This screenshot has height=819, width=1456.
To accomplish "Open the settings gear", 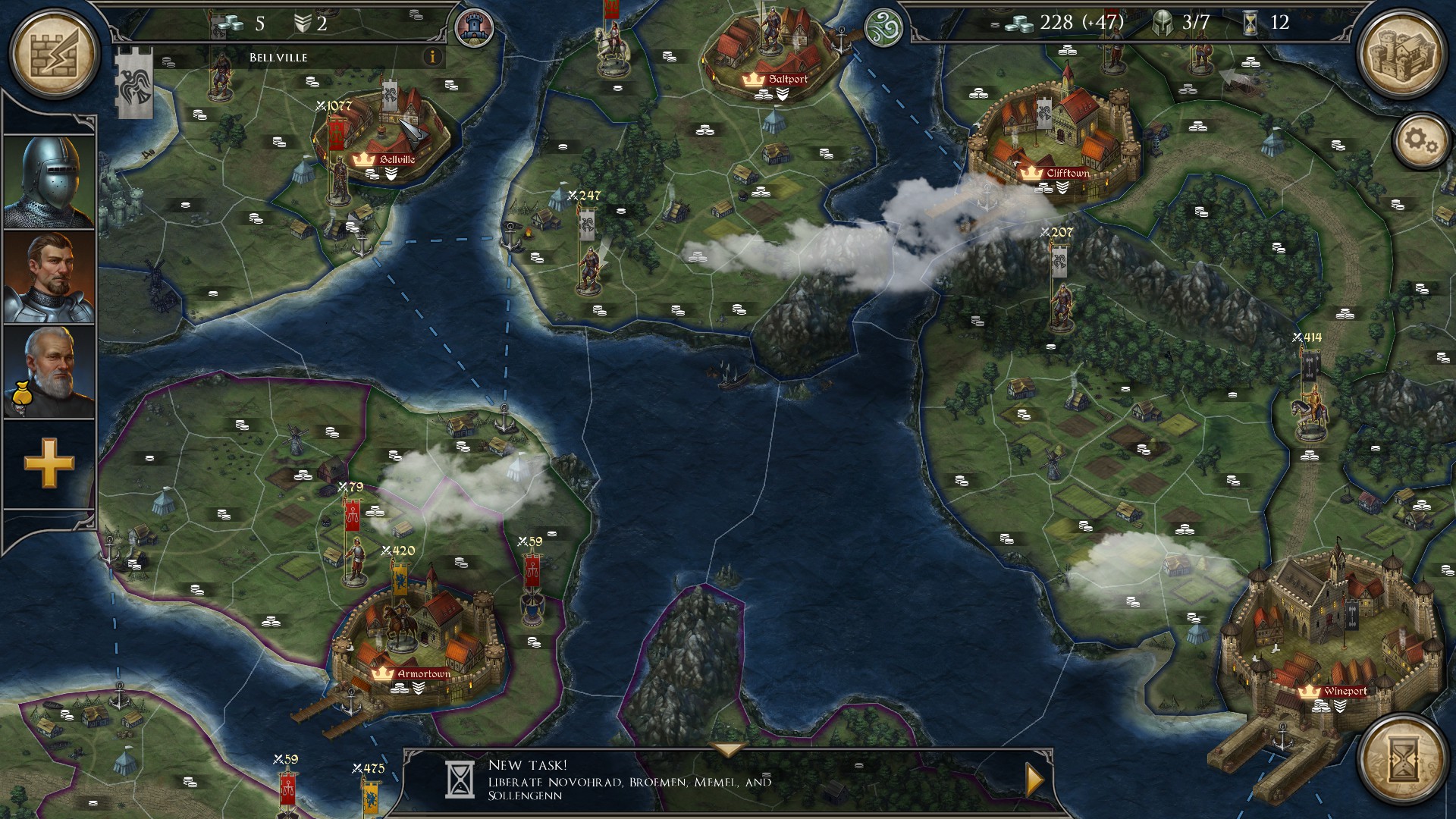I will 1421,141.
